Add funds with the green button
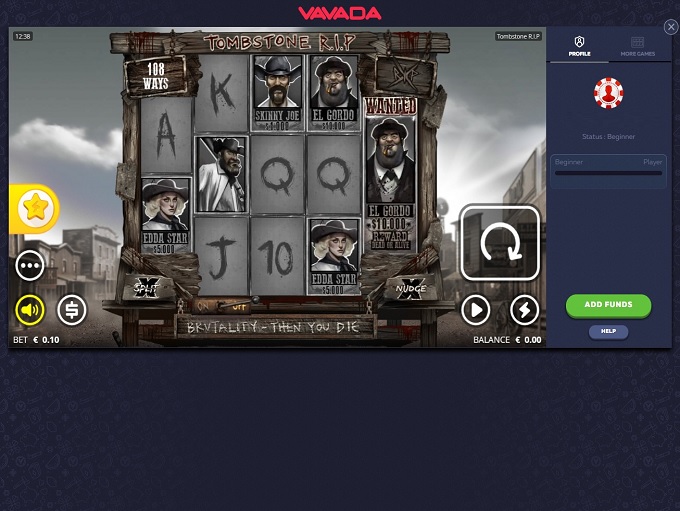 tap(608, 304)
